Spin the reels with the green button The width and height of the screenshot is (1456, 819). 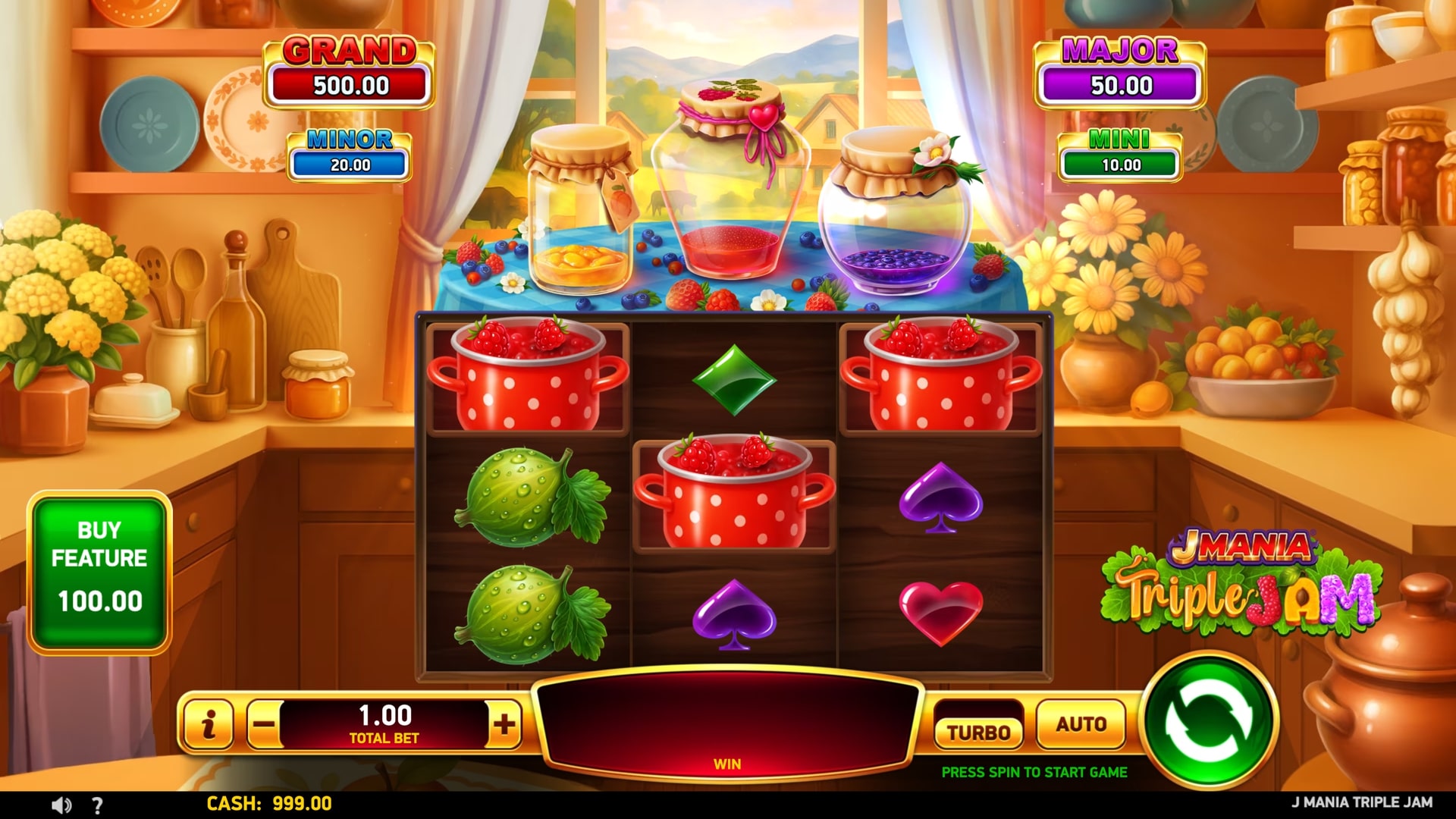point(1210,721)
